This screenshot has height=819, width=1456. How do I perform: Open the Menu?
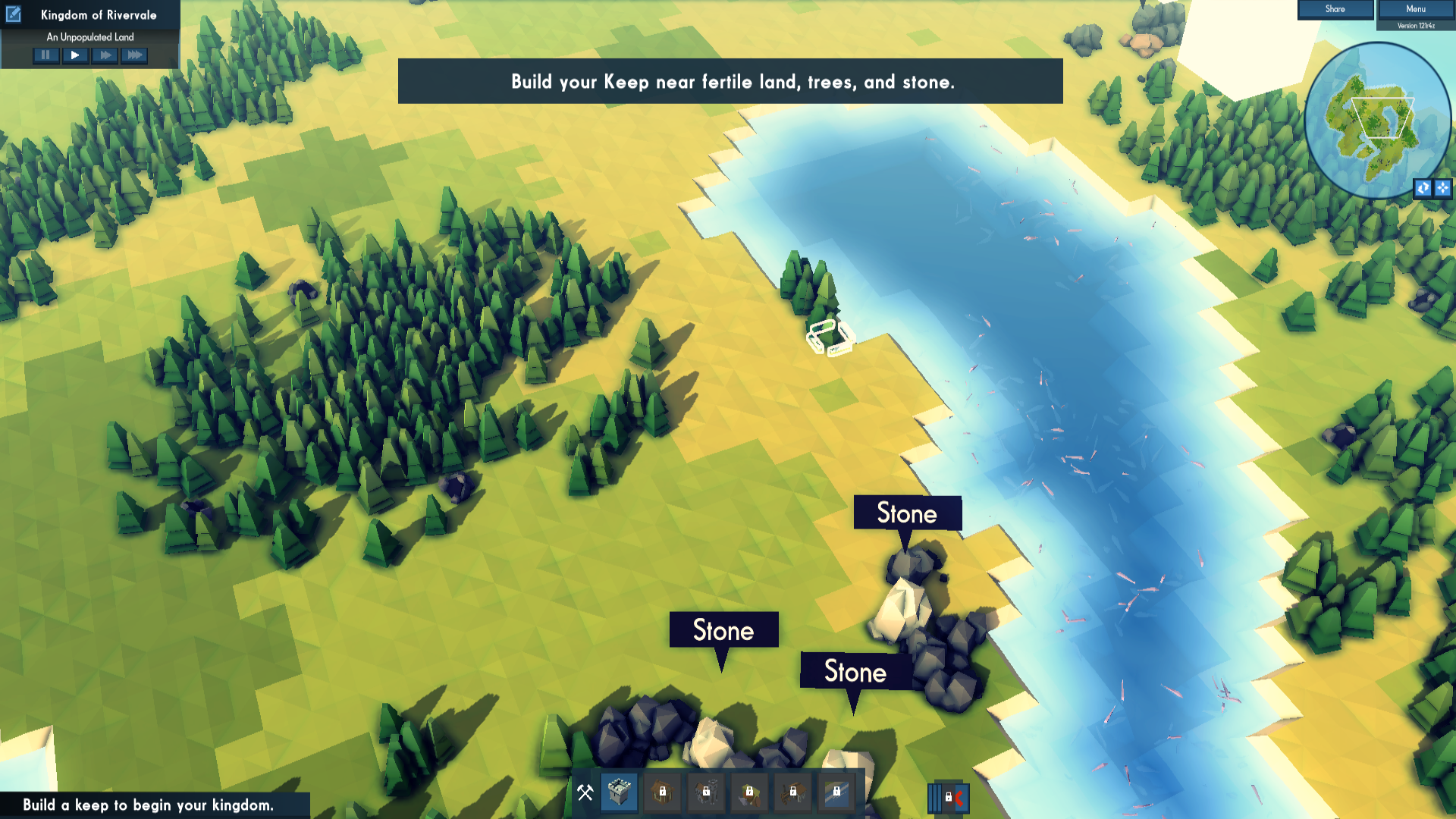(1415, 9)
